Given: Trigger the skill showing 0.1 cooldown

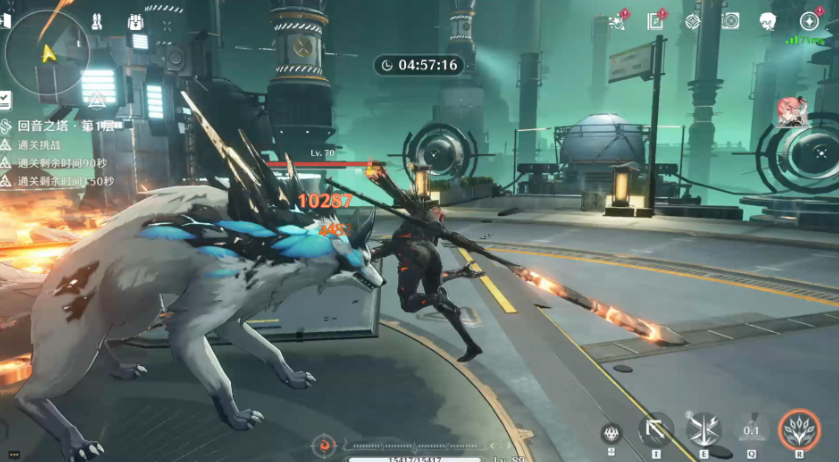Looking at the screenshot, I should (751, 431).
